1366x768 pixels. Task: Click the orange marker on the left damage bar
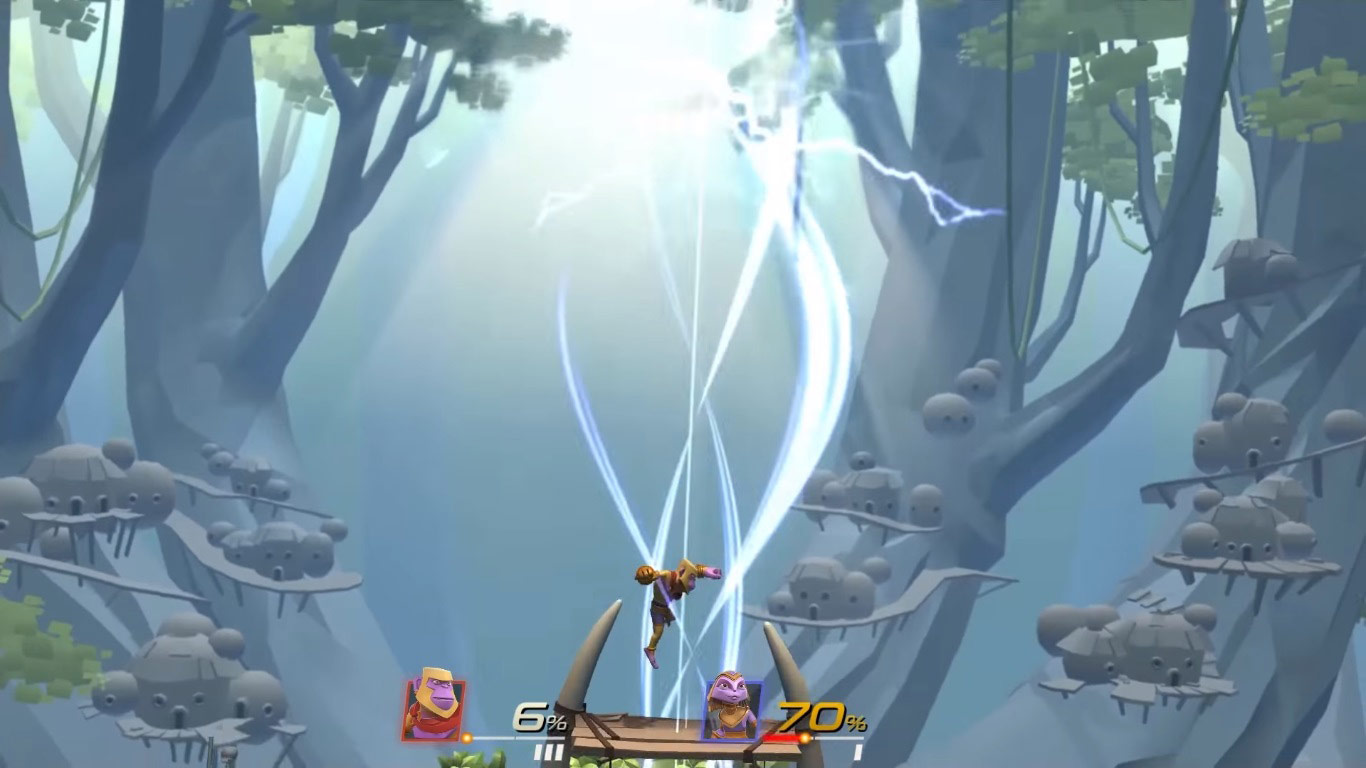[x=466, y=735]
